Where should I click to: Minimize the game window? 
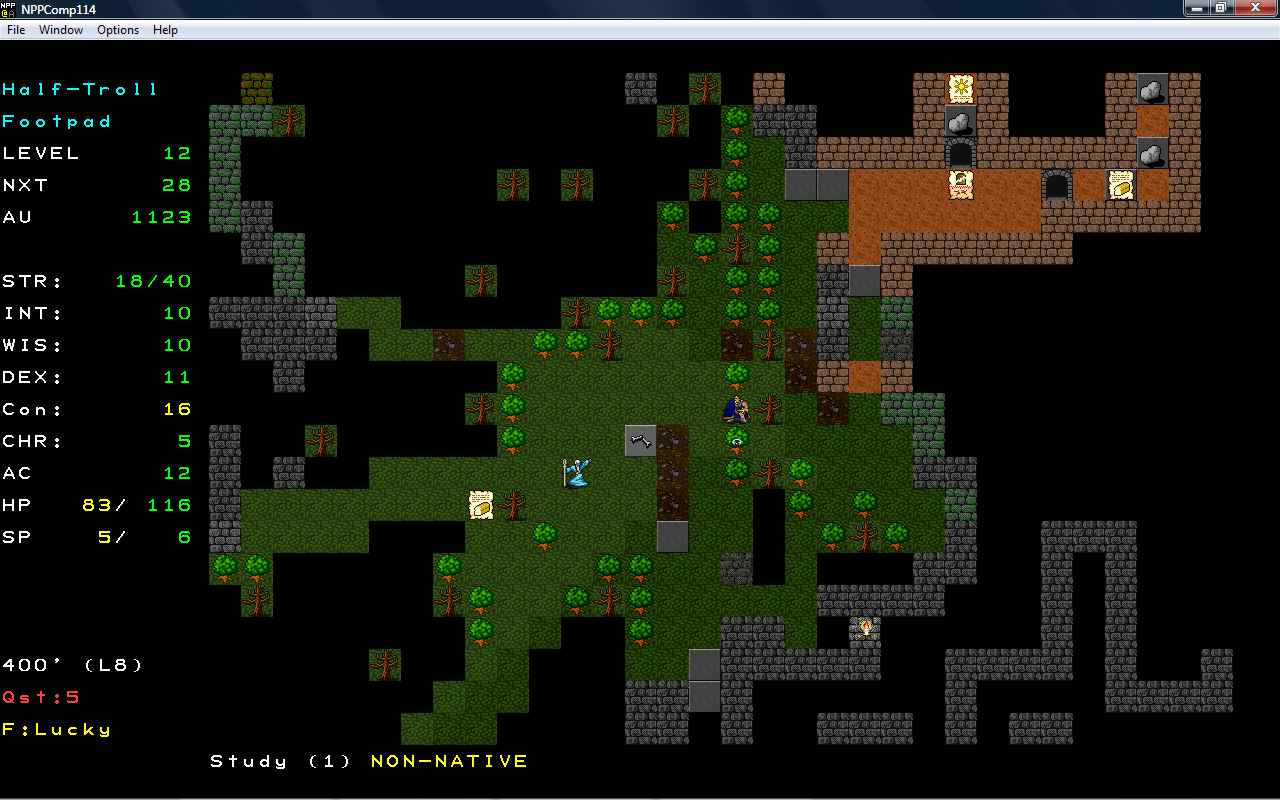[1196, 8]
